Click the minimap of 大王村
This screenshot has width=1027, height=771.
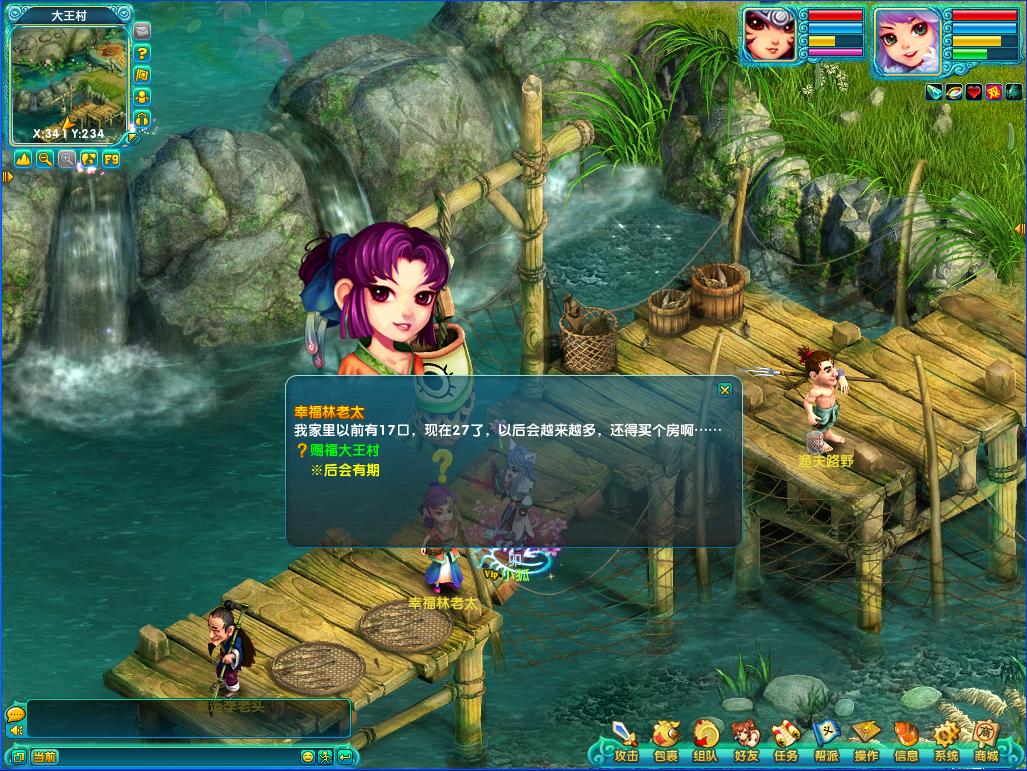(68, 82)
